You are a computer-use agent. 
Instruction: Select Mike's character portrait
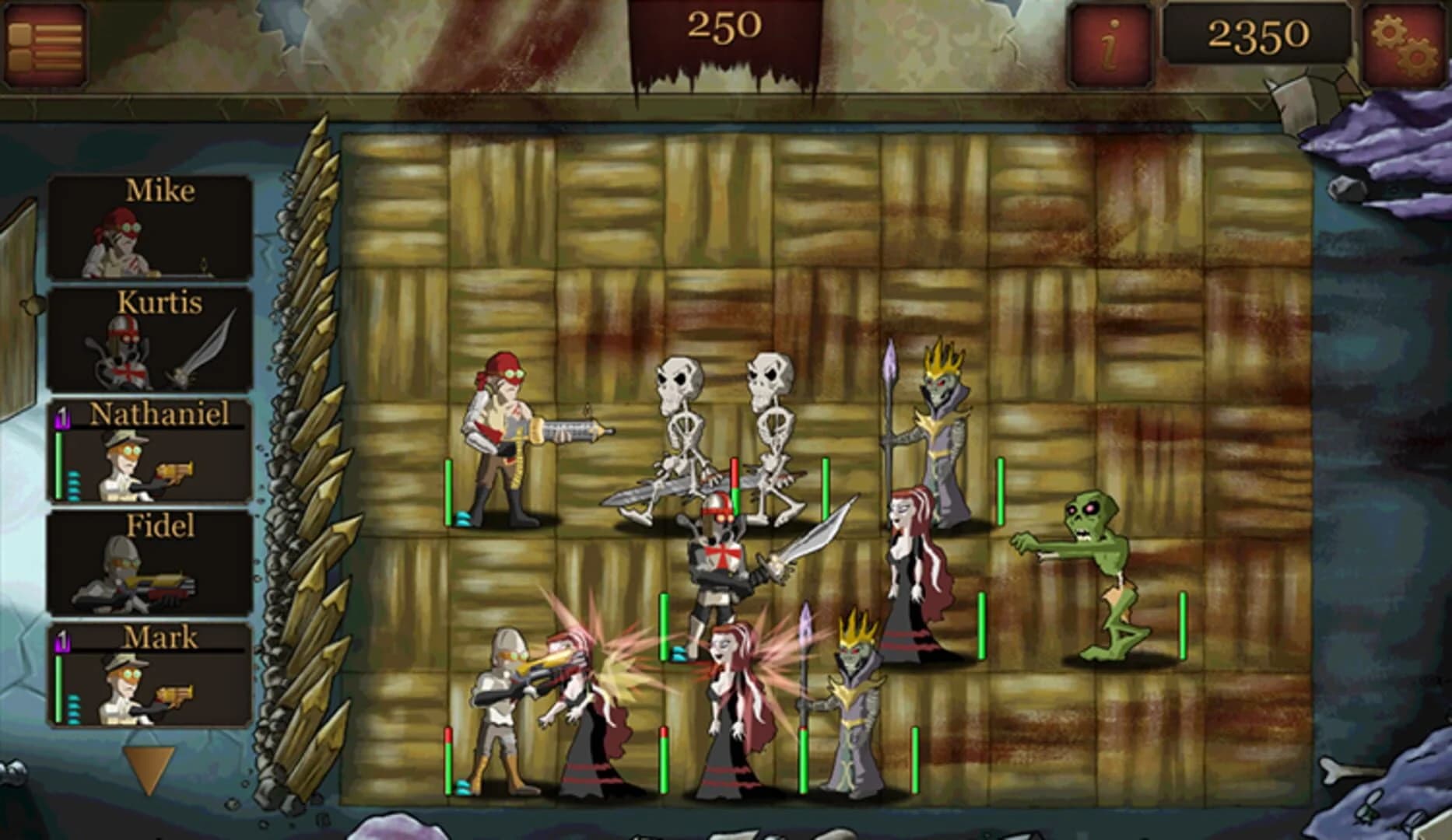[152, 229]
